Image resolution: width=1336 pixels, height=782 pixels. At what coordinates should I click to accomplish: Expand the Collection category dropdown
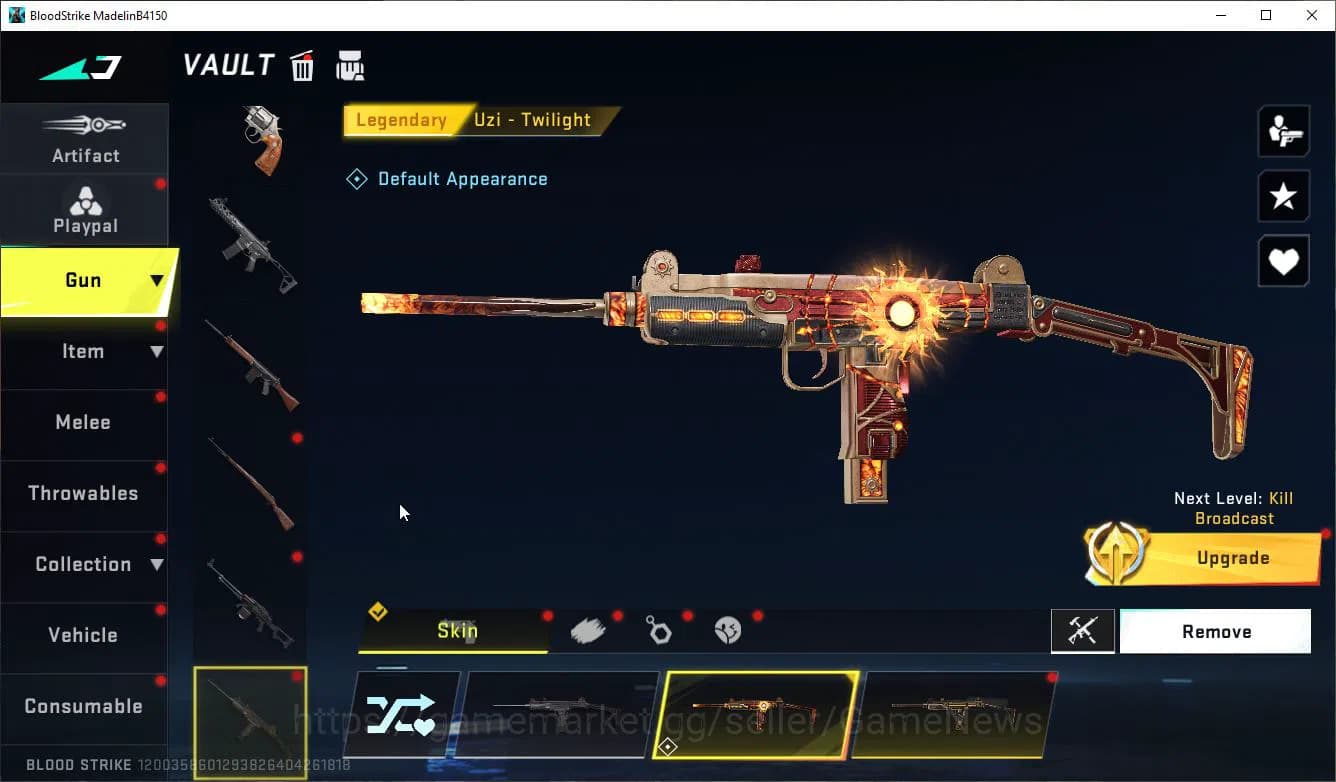point(155,564)
